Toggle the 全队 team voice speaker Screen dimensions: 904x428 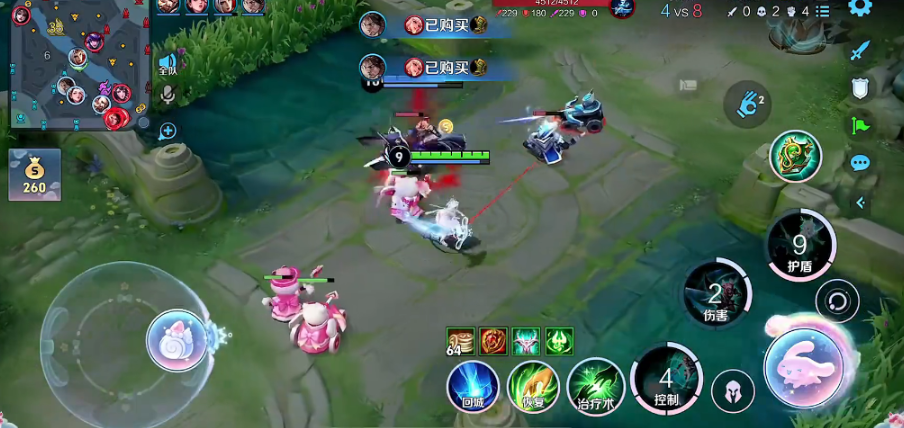coord(167,64)
